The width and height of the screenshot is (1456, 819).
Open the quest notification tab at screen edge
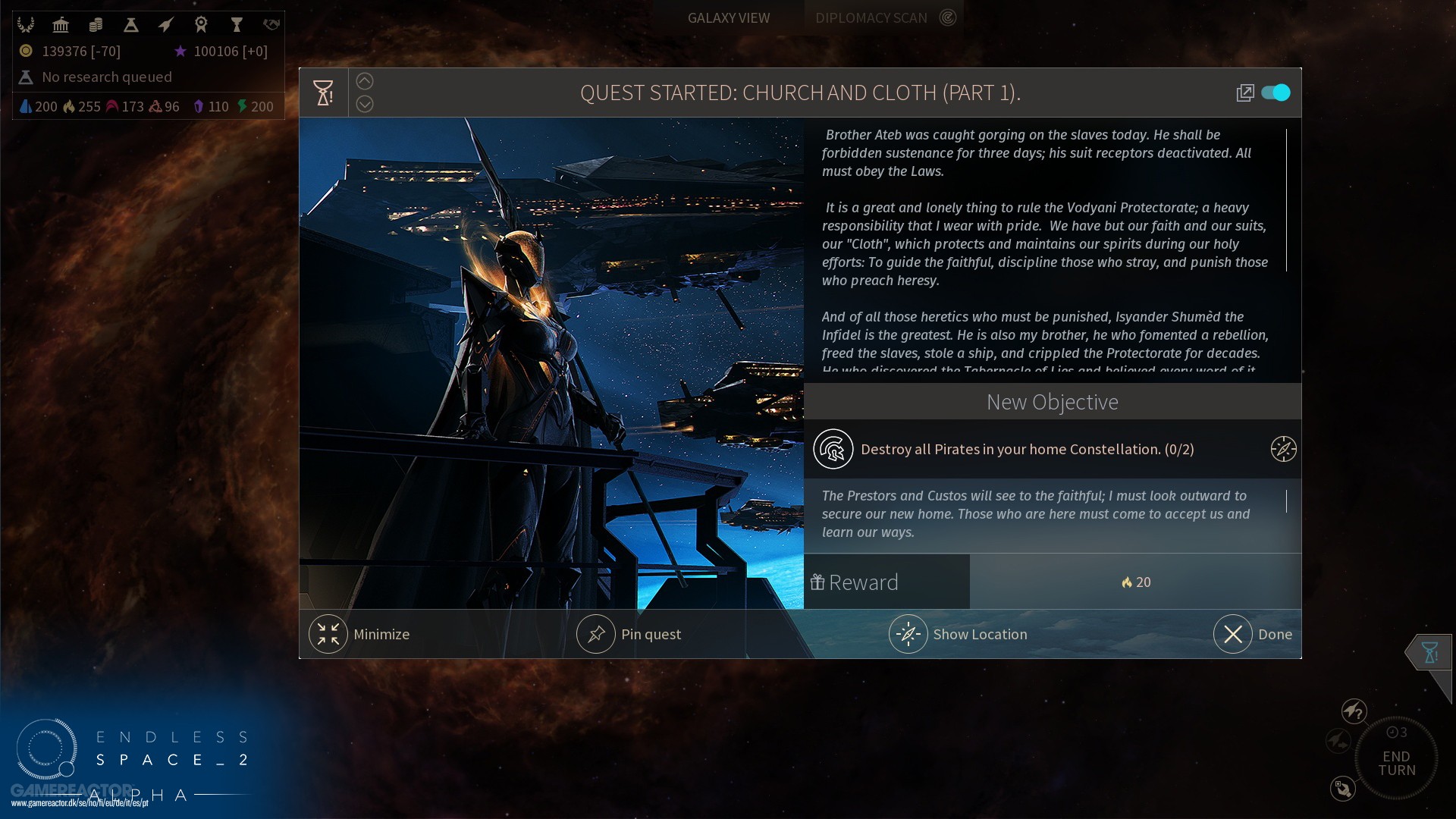coord(1429,652)
